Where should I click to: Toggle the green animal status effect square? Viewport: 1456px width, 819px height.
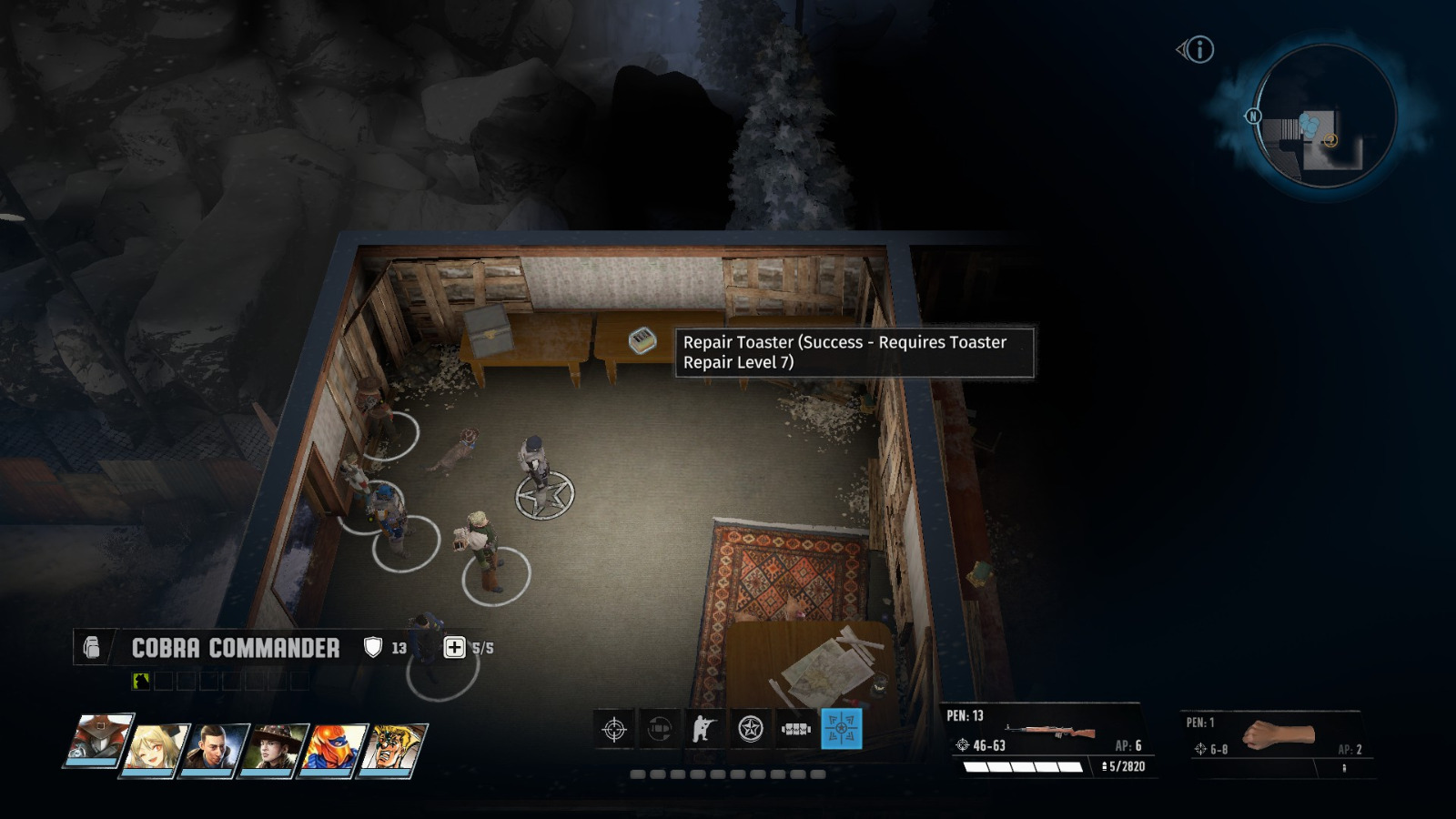(x=140, y=681)
